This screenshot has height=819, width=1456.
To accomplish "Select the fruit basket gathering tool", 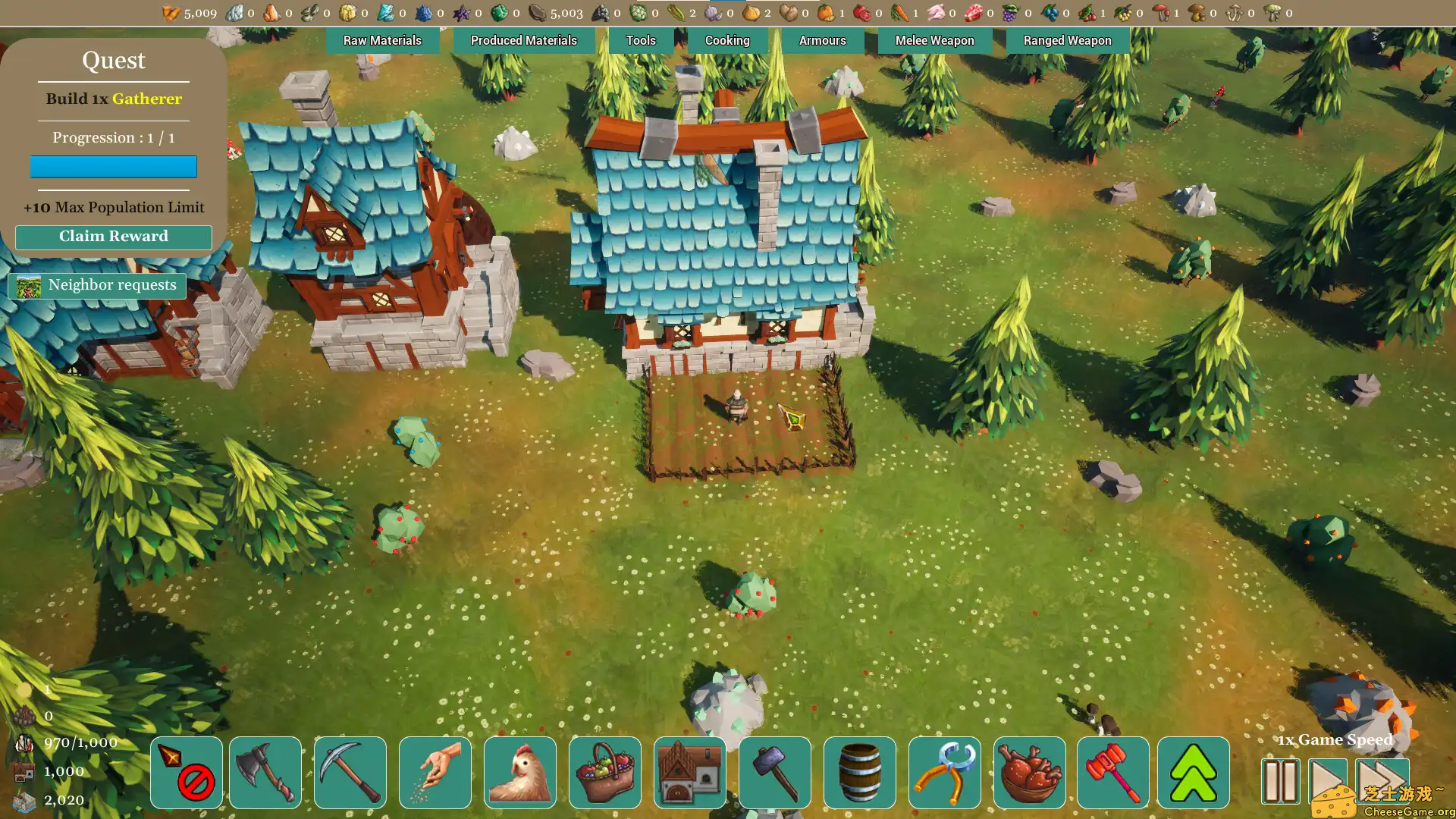I will 605,772.
